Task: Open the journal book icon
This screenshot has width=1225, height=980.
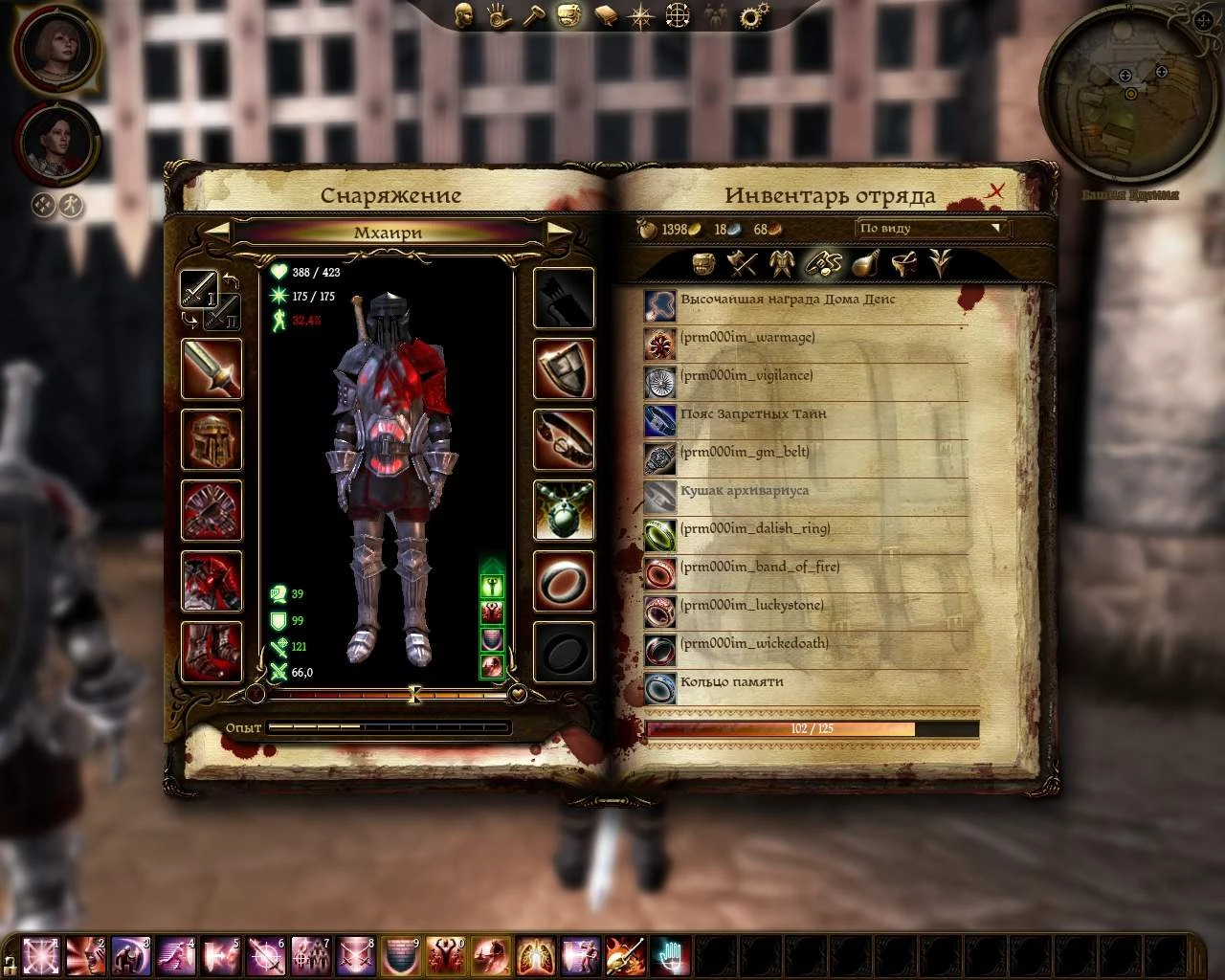Action: click(x=606, y=16)
